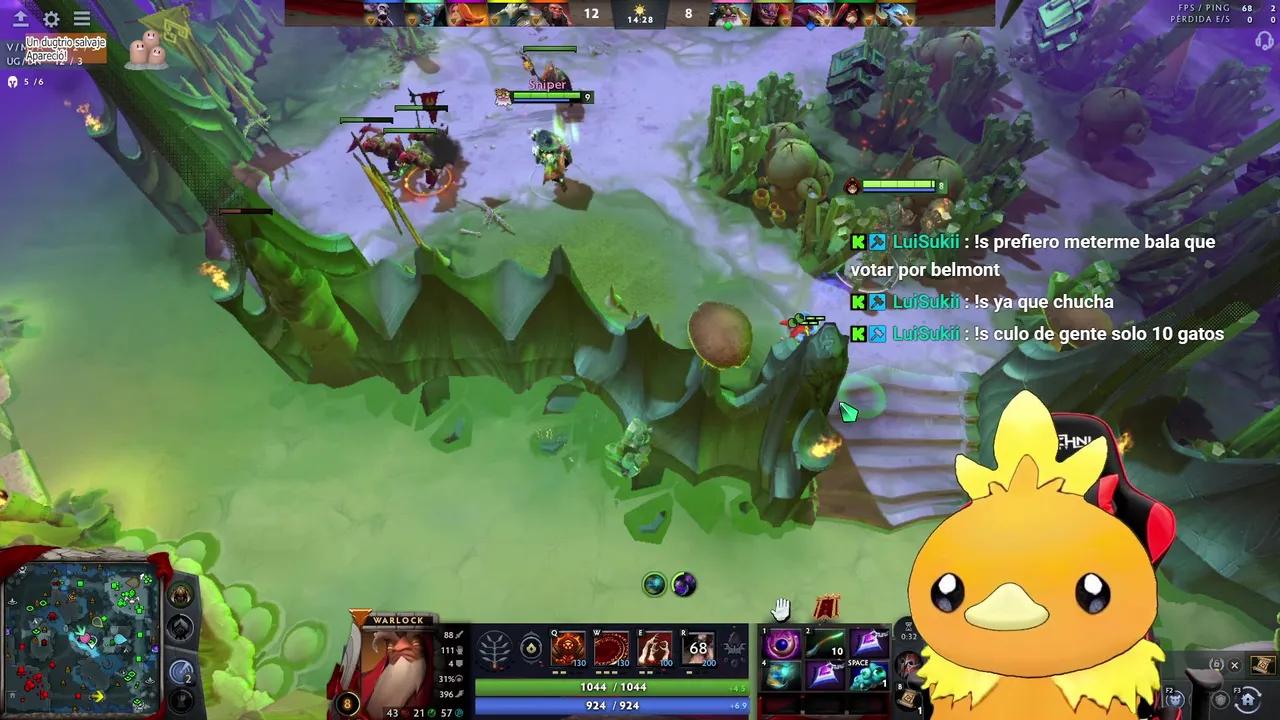Viewport: 1280px width, 720px height.
Task: Cast the Shadow Word ability
Action: coord(611,645)
